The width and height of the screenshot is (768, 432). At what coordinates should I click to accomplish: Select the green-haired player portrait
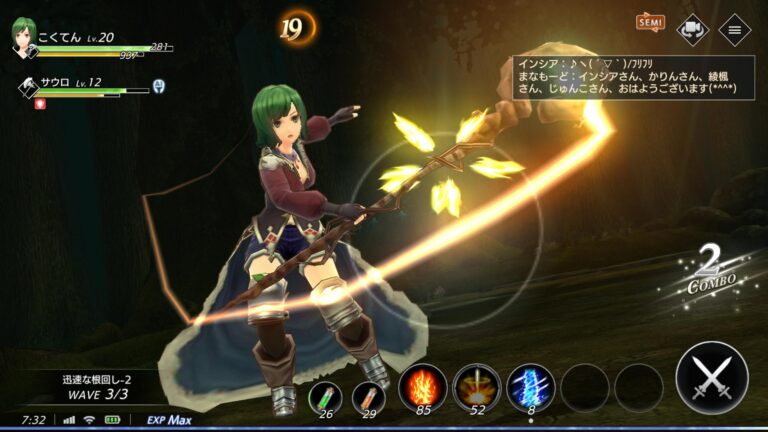click(x=24, y=40)
